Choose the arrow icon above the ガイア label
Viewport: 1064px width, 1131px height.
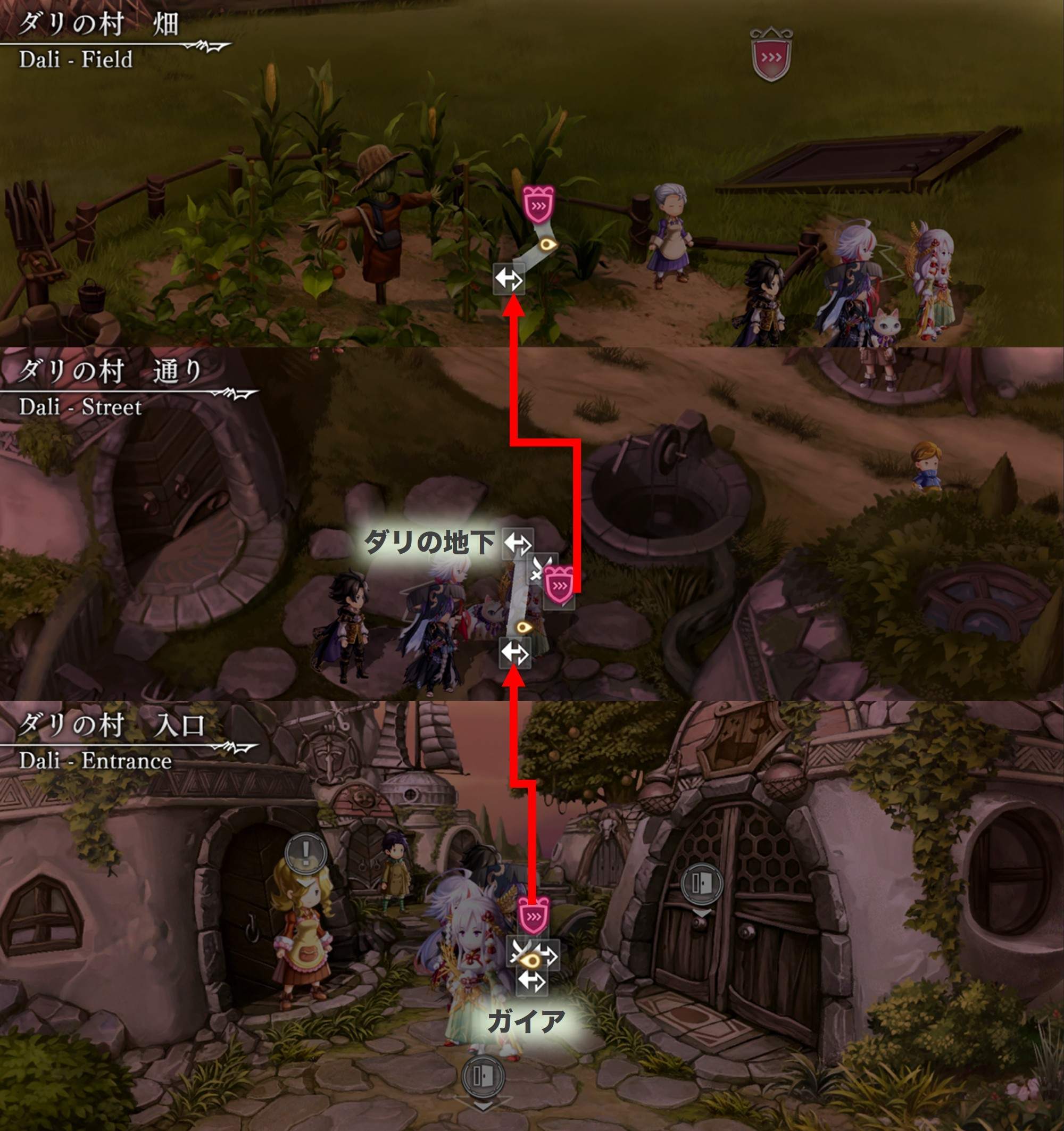click(532, 981)
